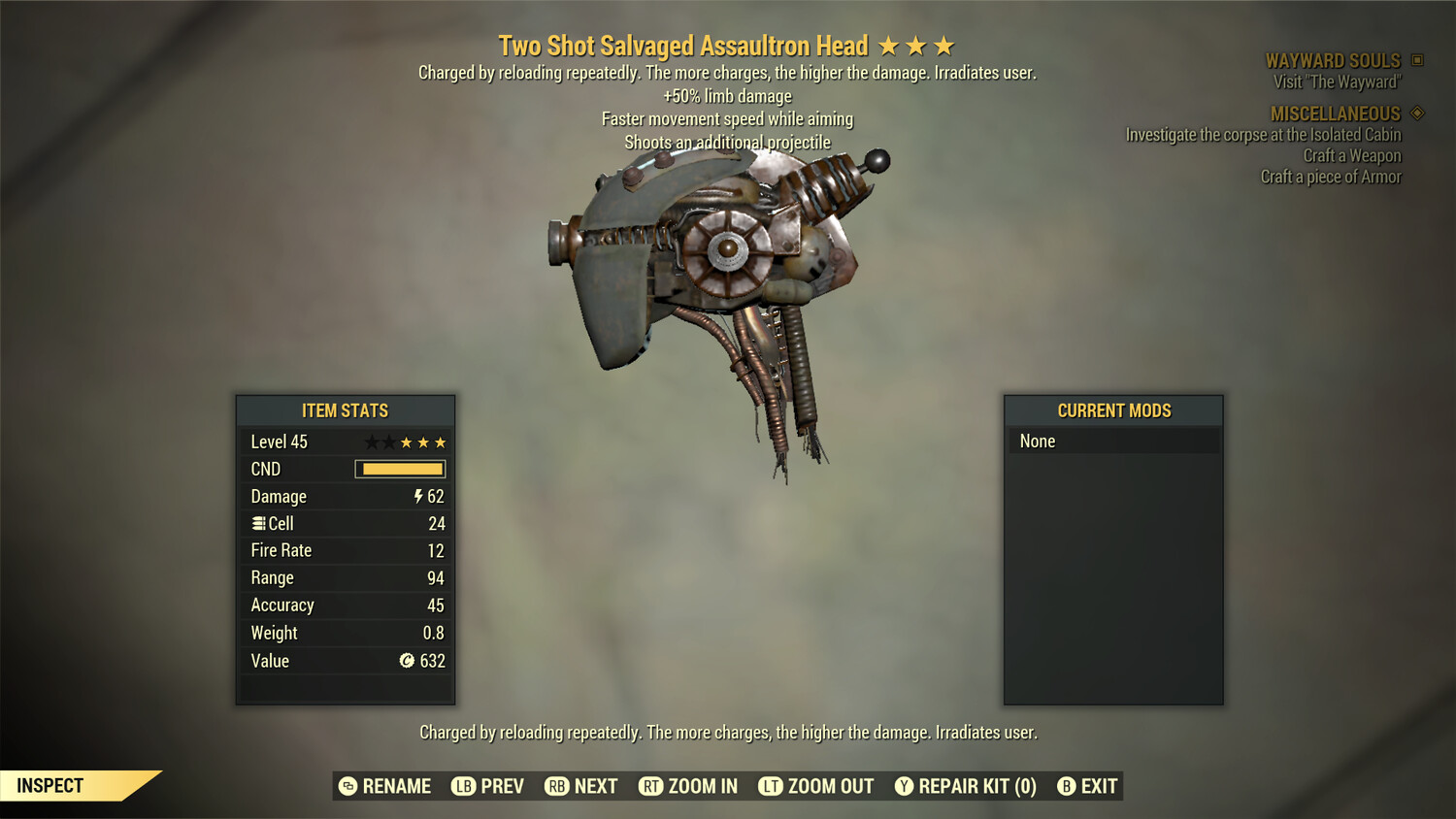1456x819 pixels.
Task: Select the lightning bolt icon beside Damage 62
Action: tap(416, 496)
